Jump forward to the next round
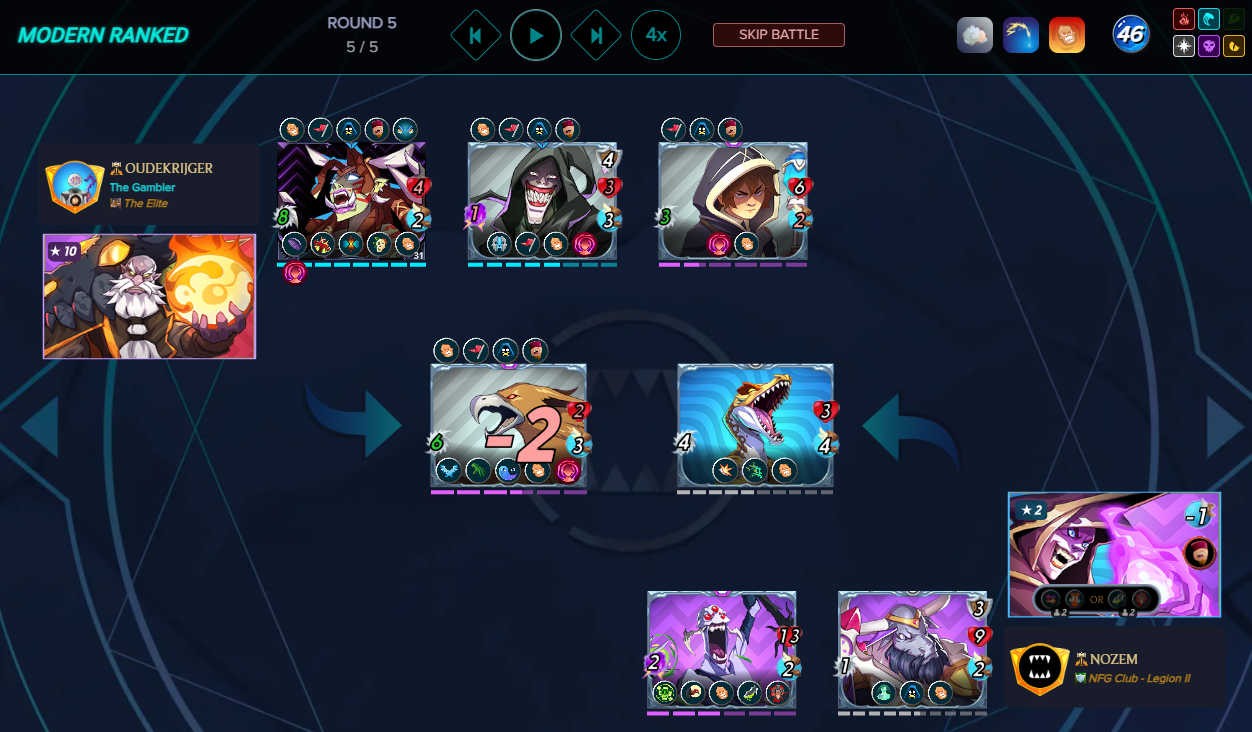Image resolution: width=1252 pixels, height=732 pixels. coord(596,35)
